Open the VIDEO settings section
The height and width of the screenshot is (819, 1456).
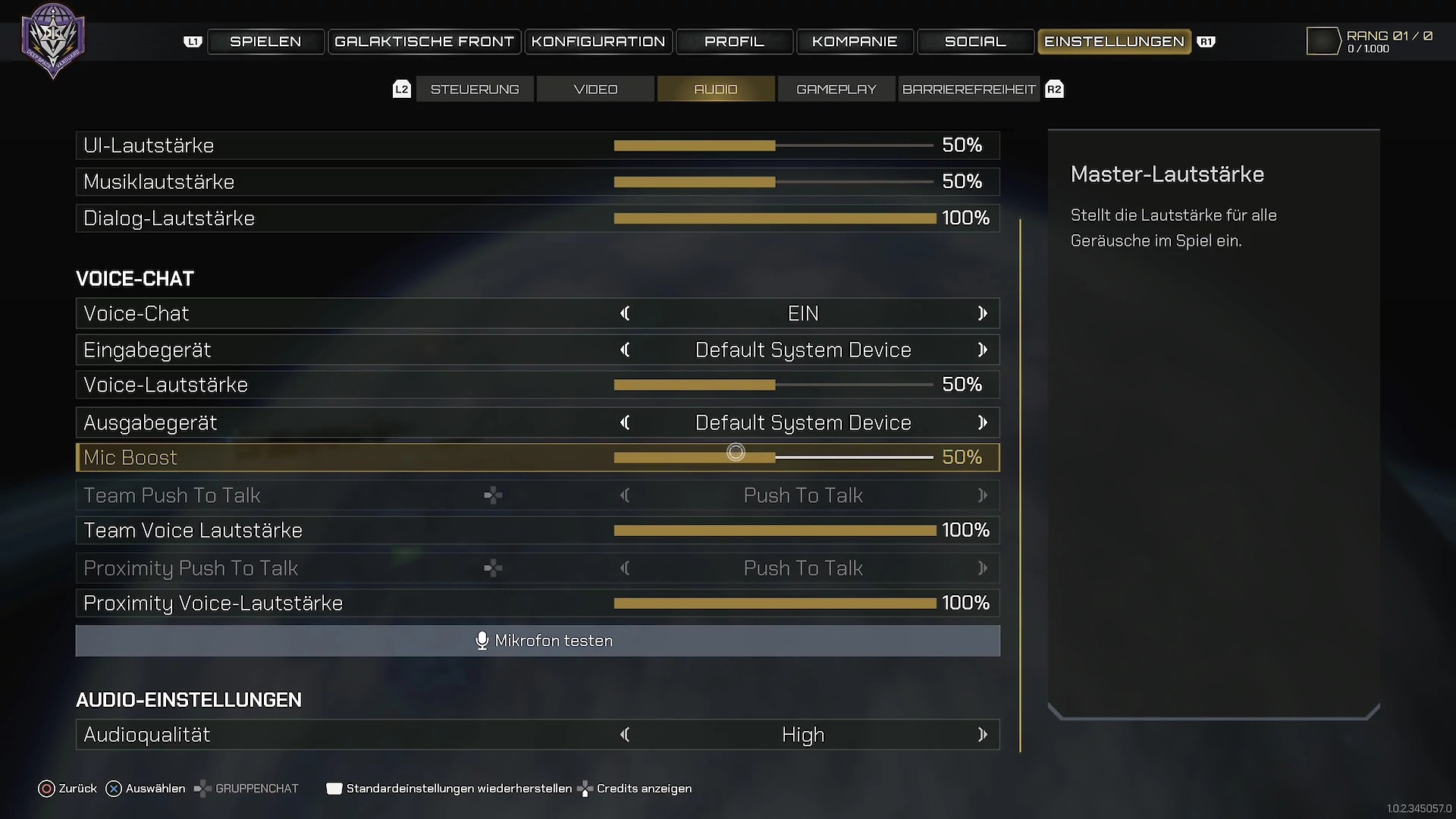(595, 89)
